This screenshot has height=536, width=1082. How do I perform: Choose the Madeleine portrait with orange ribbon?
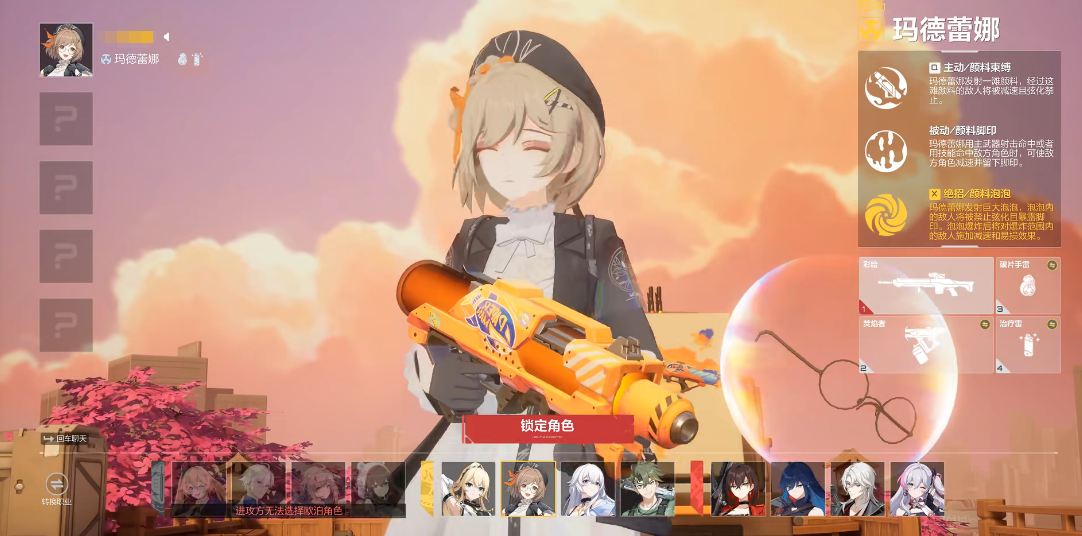528,488
